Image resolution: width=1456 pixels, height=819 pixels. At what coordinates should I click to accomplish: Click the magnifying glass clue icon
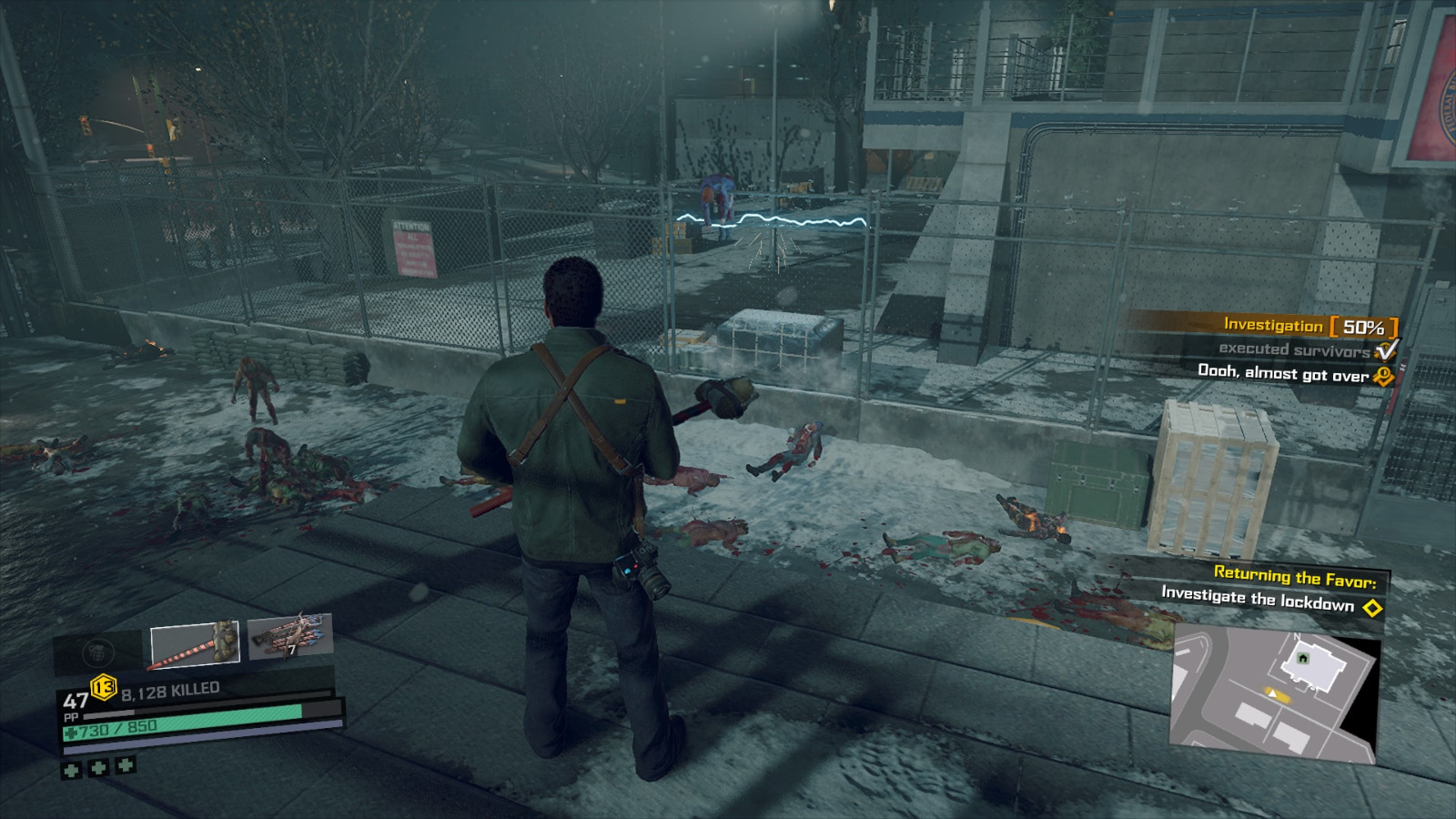pyautogui.click(x=1384, y=374)
